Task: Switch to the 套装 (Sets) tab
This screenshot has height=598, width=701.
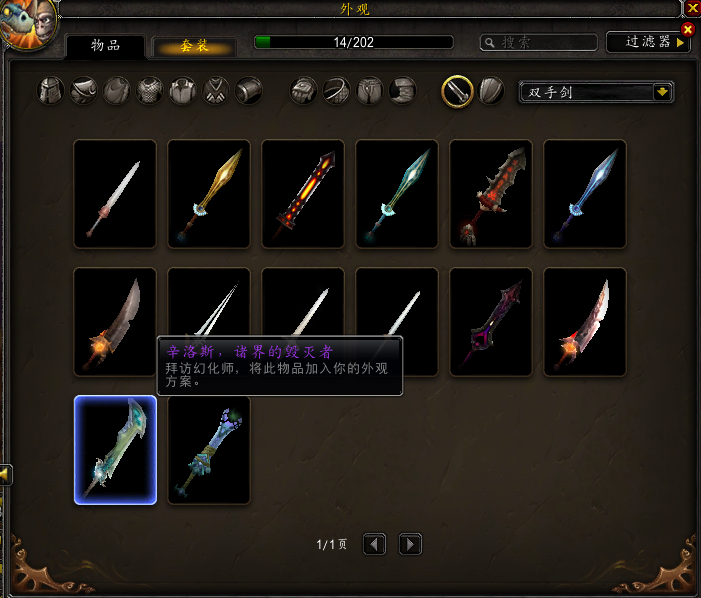Action: [194, 47]
